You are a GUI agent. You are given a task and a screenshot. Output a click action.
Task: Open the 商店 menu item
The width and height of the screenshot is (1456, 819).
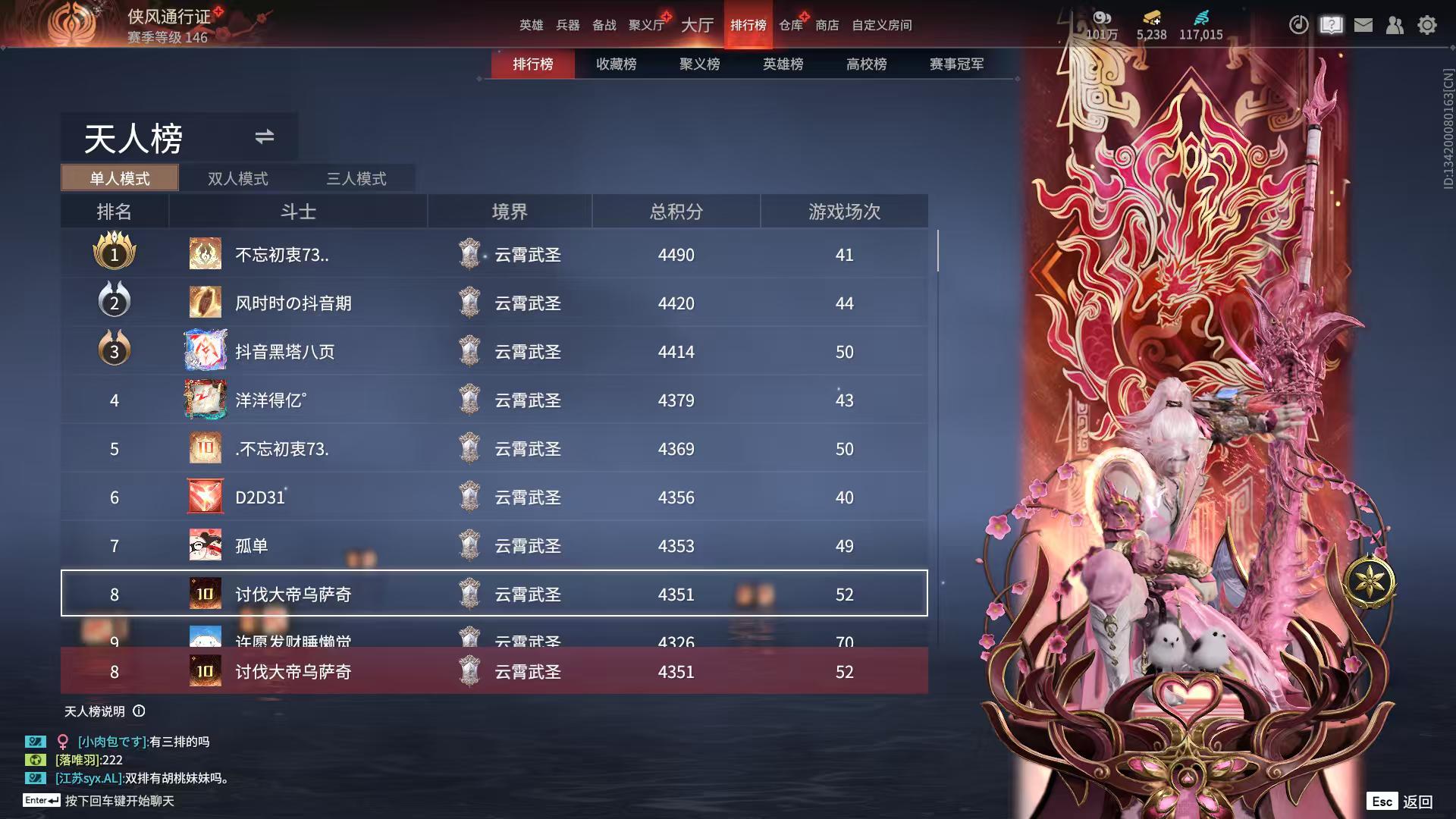(827, 25)
